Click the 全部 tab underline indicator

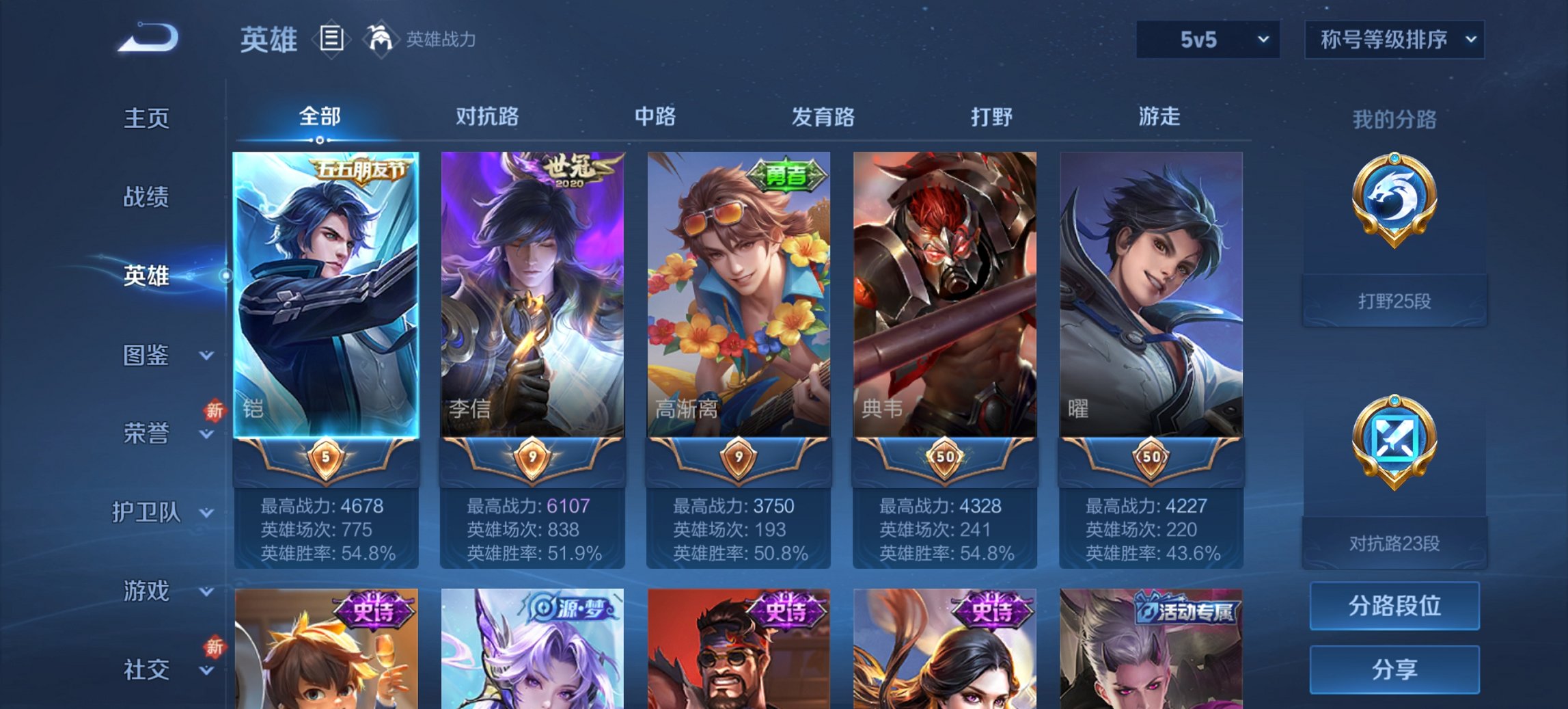[318, 140]
